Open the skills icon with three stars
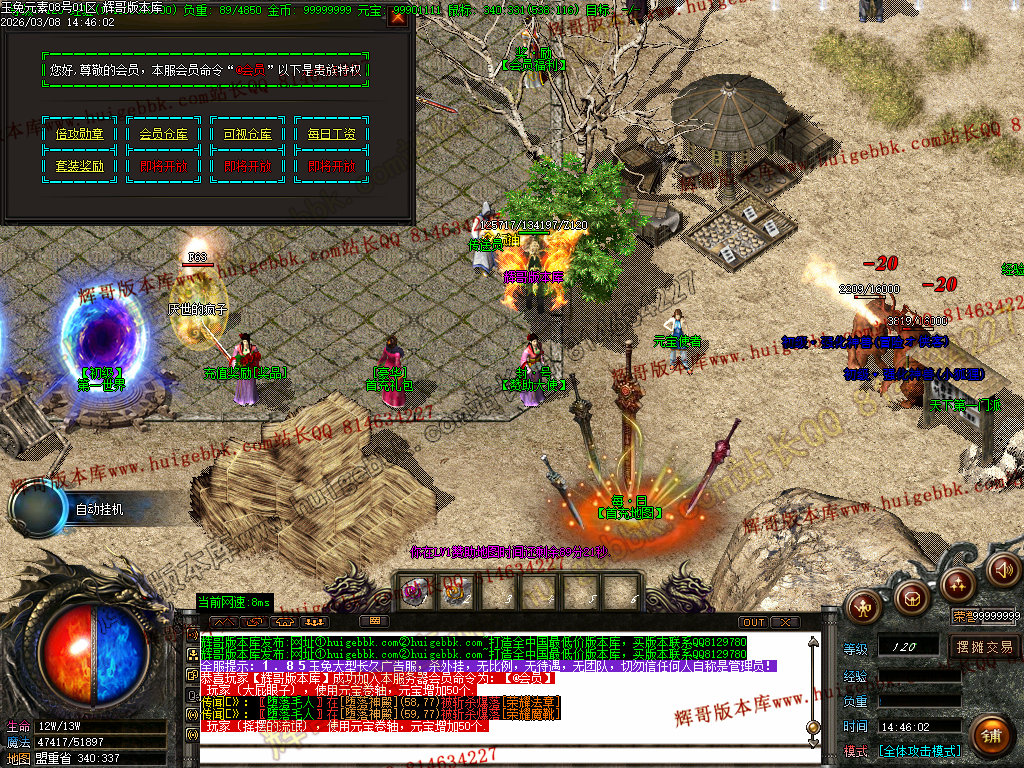This screenshot has height=768, width=1024. [x=957, y=584]
